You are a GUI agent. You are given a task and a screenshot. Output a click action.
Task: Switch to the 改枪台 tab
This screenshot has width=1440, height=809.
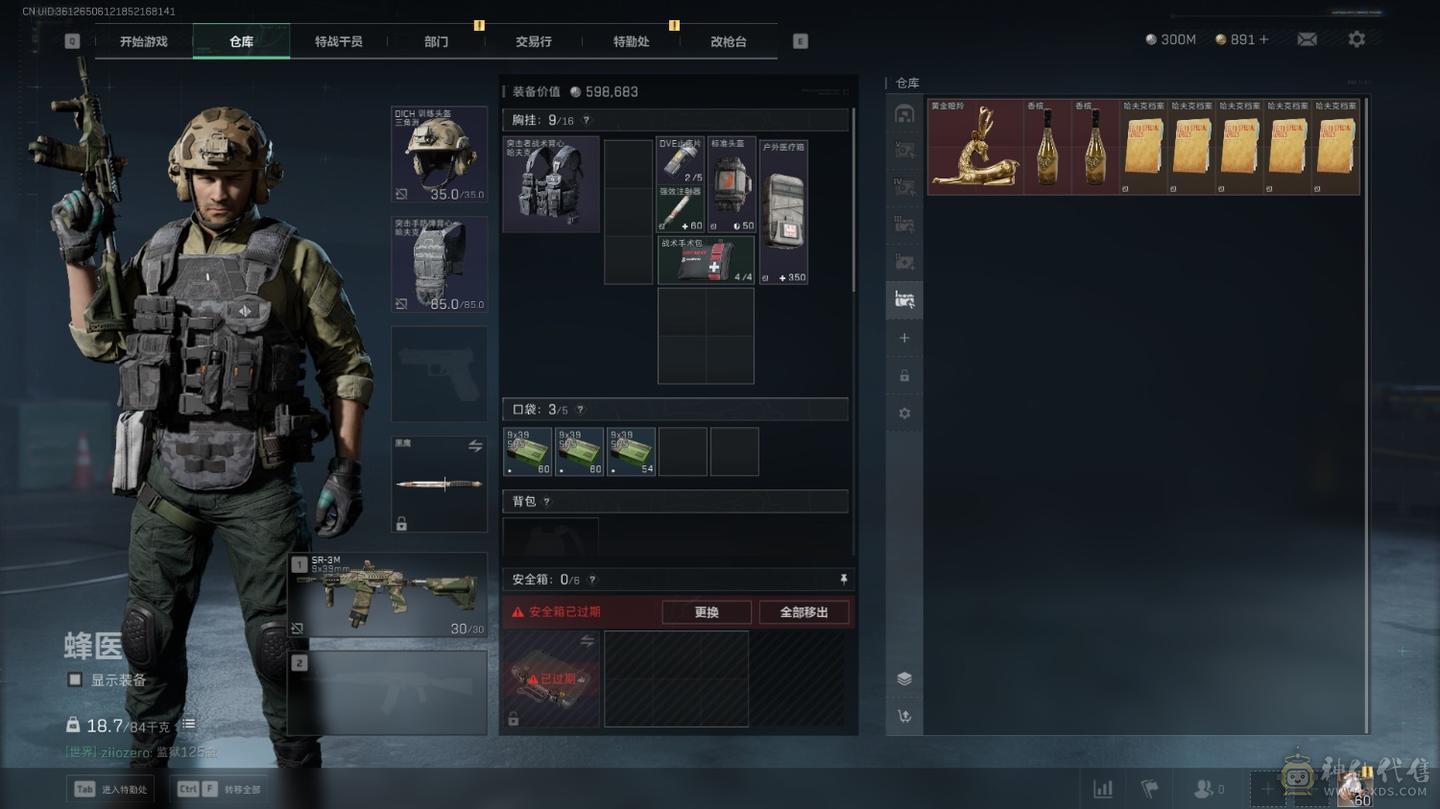728,41
